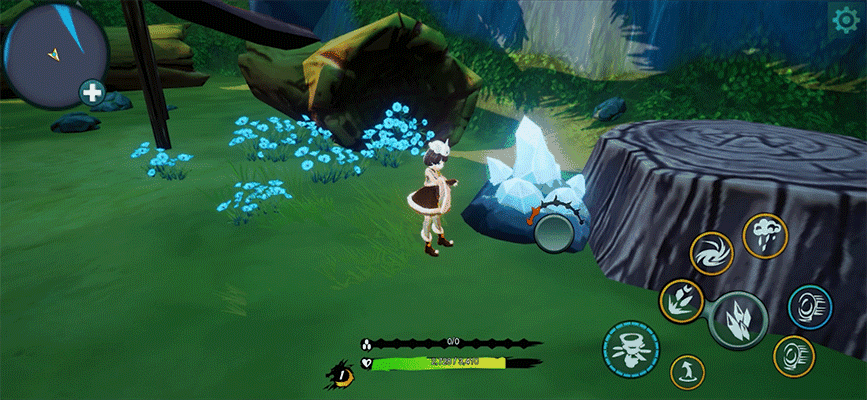Screen dimensions: 867x400
Task: Activate the blue-ringed dash ability
Action: [x=809, y=307]
